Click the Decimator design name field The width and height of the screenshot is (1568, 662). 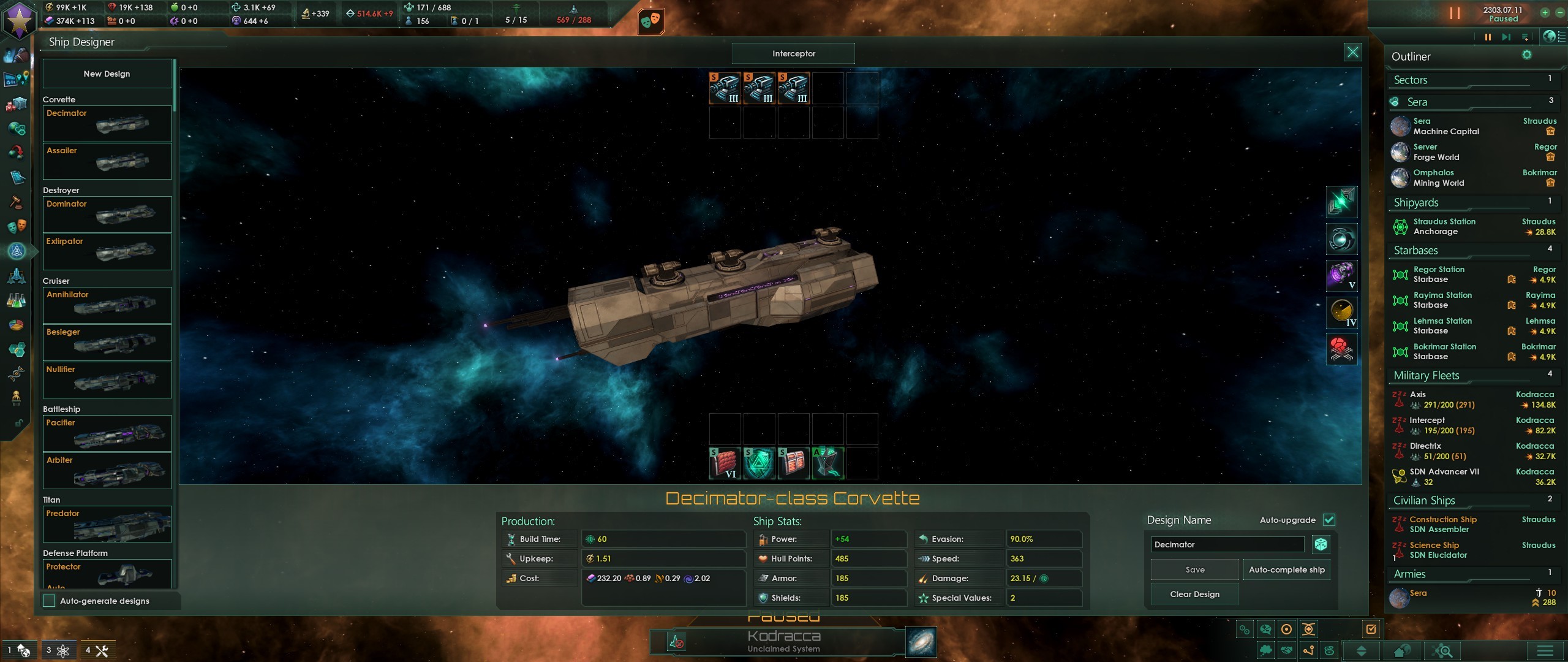pyautogui.click(x=1227, y=544)
